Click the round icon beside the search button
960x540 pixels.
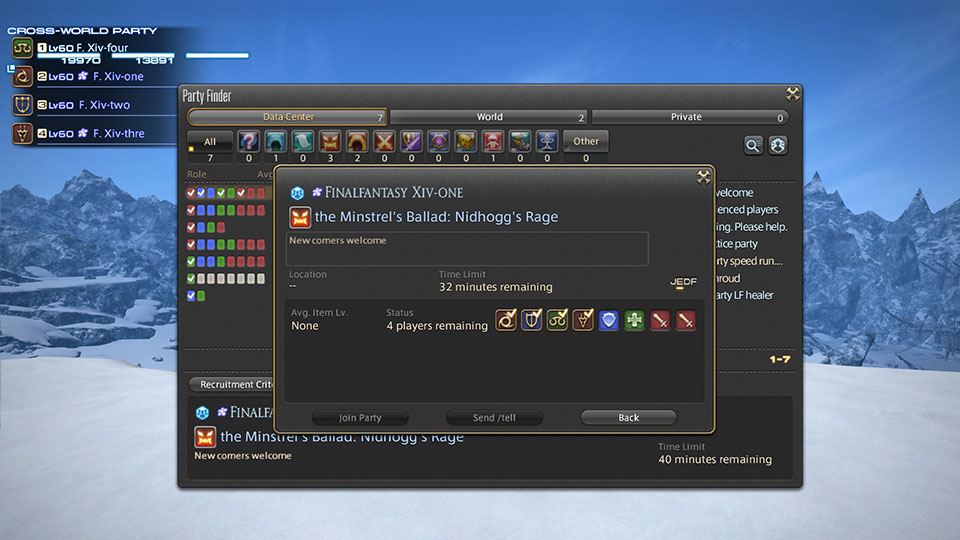click(777, 146)
